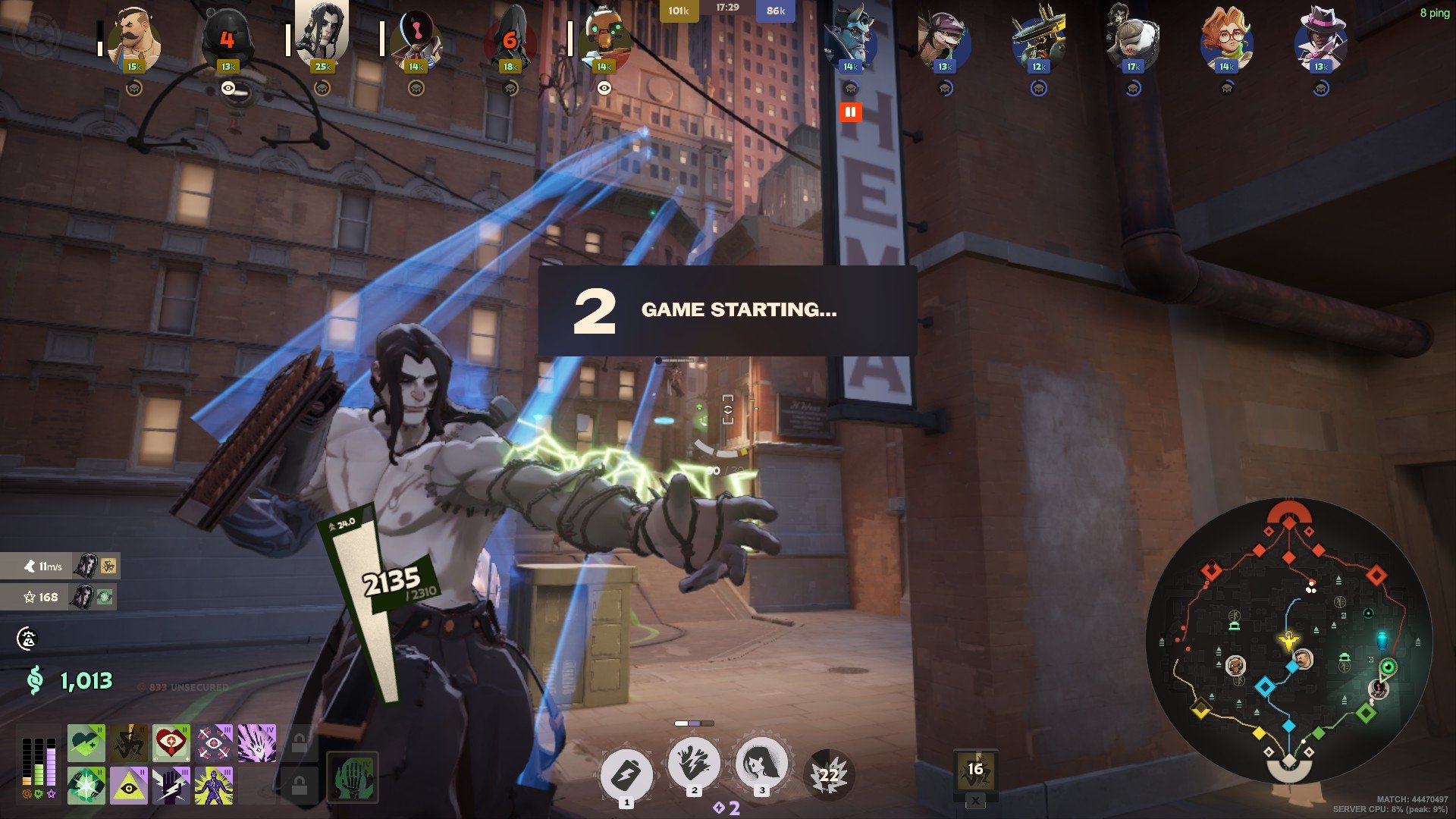Use the active item showing 16 cooldown

(975, 770)
